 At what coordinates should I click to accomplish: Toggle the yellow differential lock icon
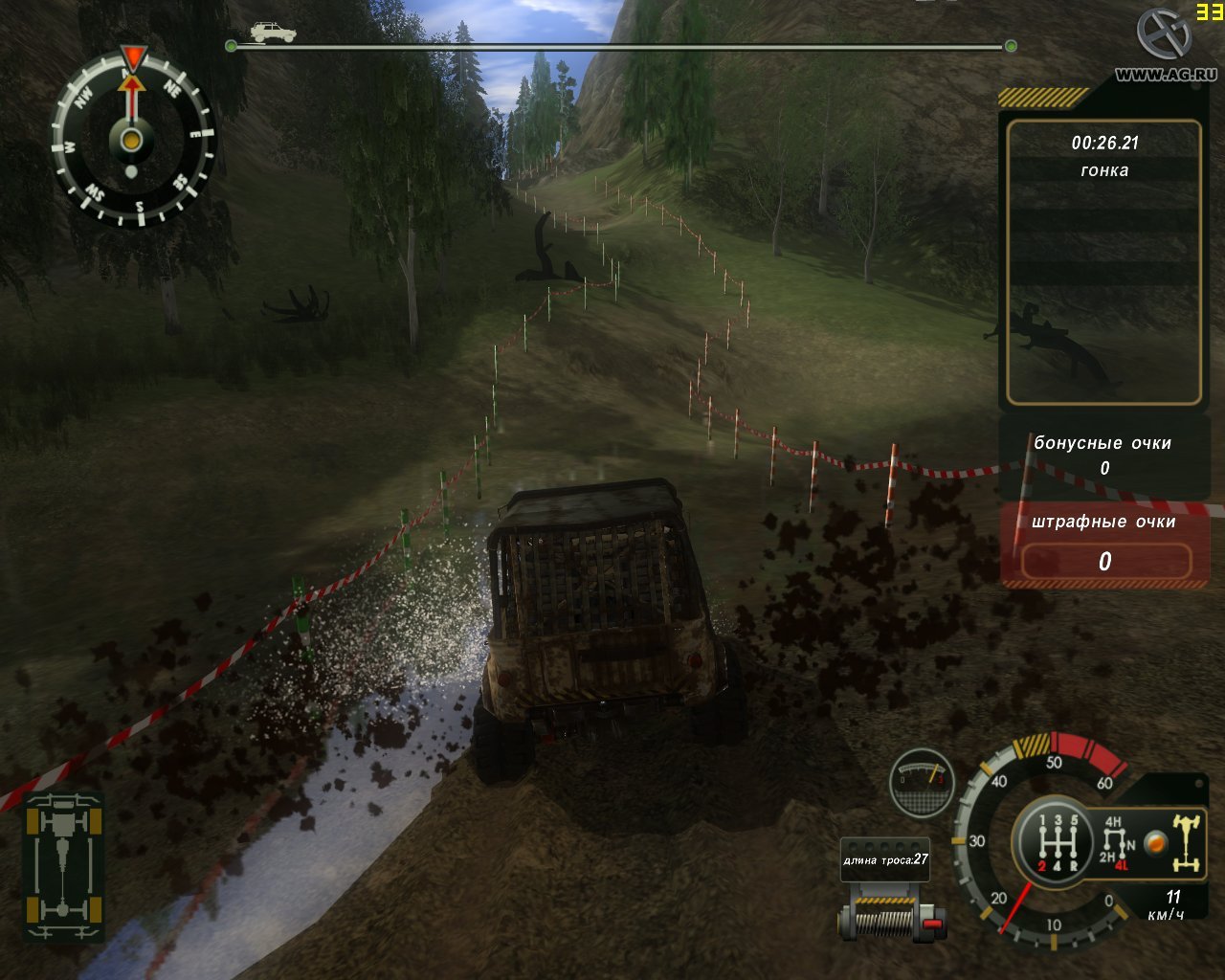coord(1185,841)
